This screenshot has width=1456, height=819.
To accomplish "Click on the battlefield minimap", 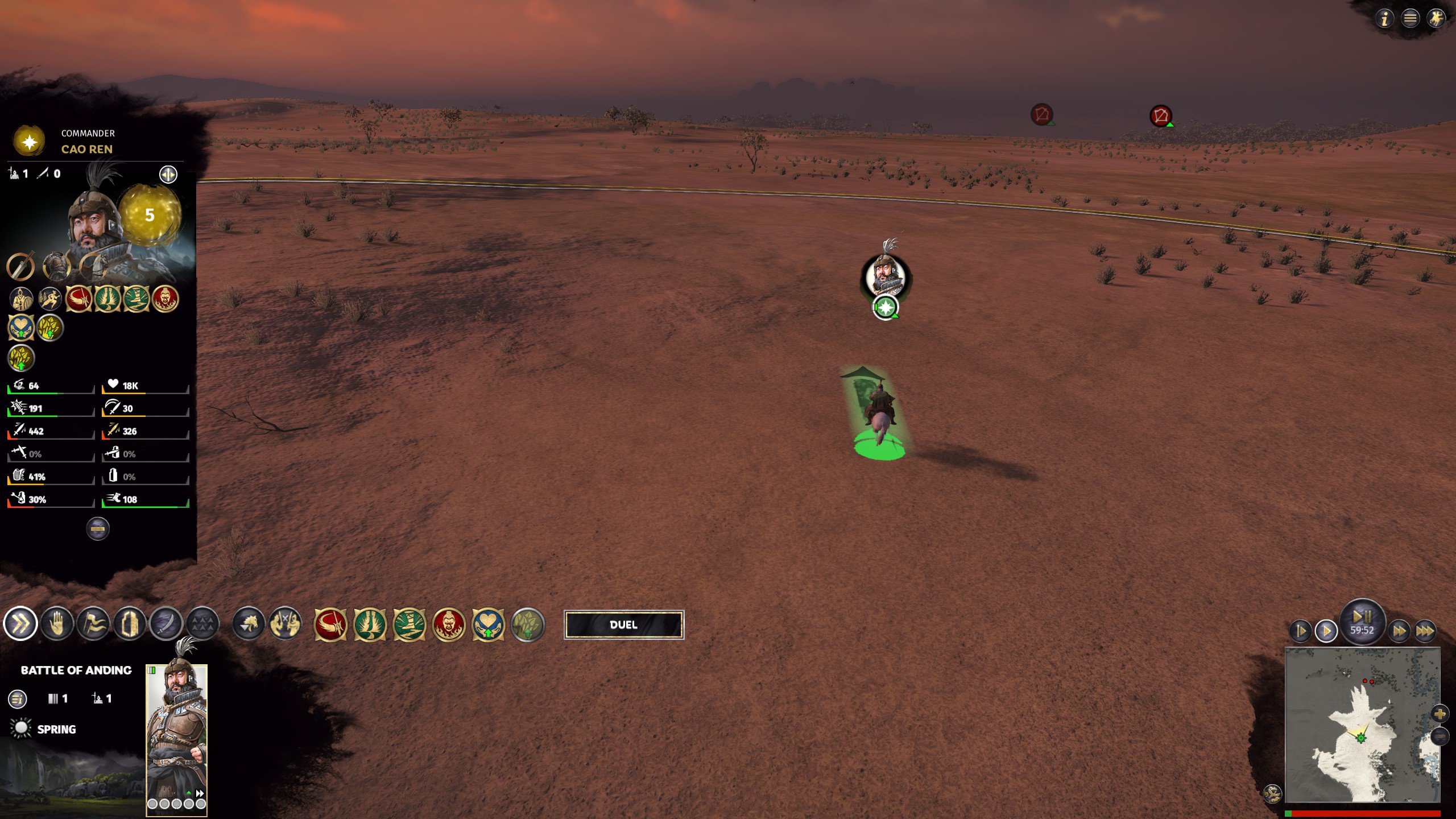I will pyautogui.click(x=1362, y=725).
